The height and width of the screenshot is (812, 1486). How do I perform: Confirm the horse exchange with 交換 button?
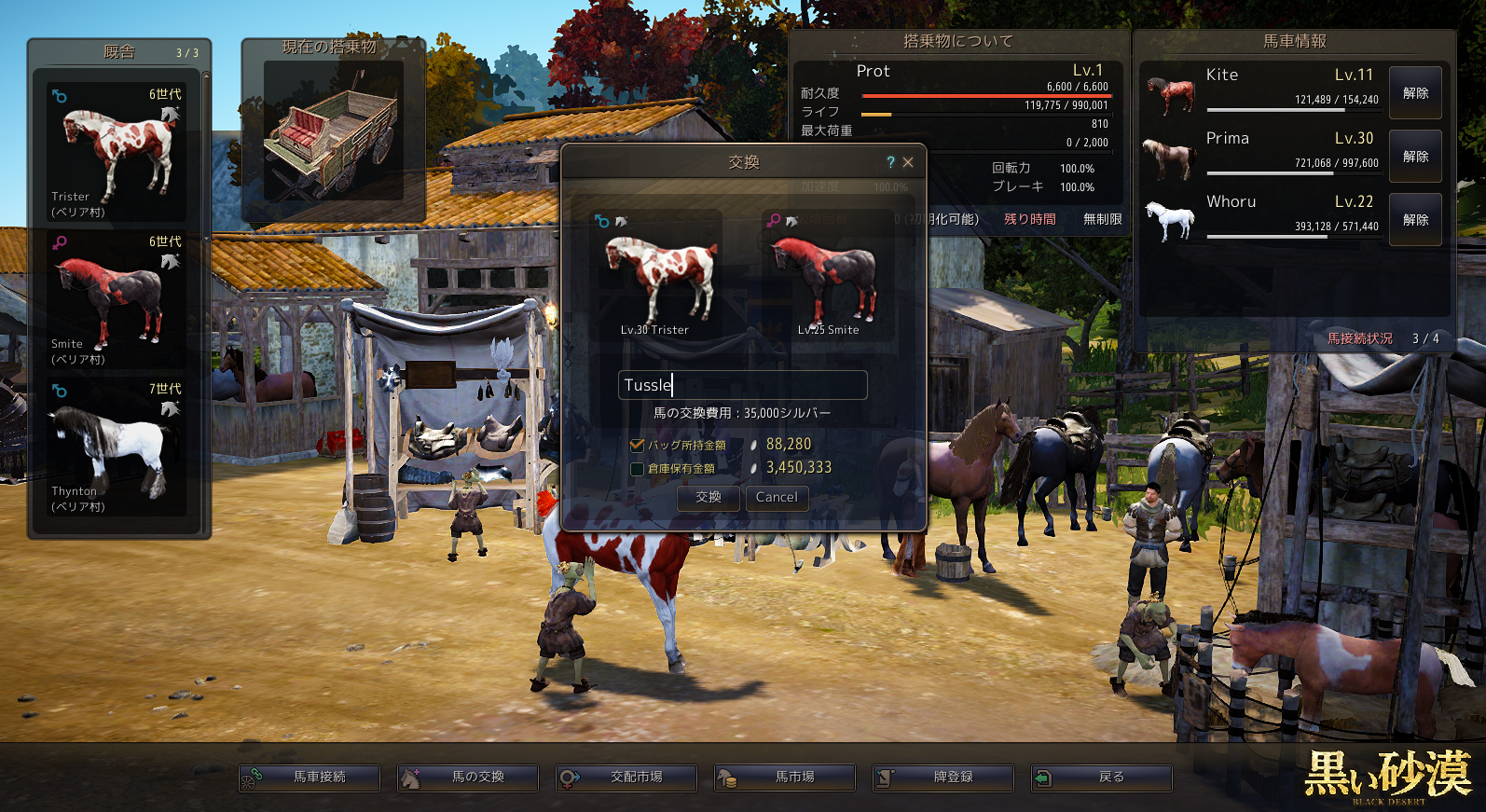(709, 498)
